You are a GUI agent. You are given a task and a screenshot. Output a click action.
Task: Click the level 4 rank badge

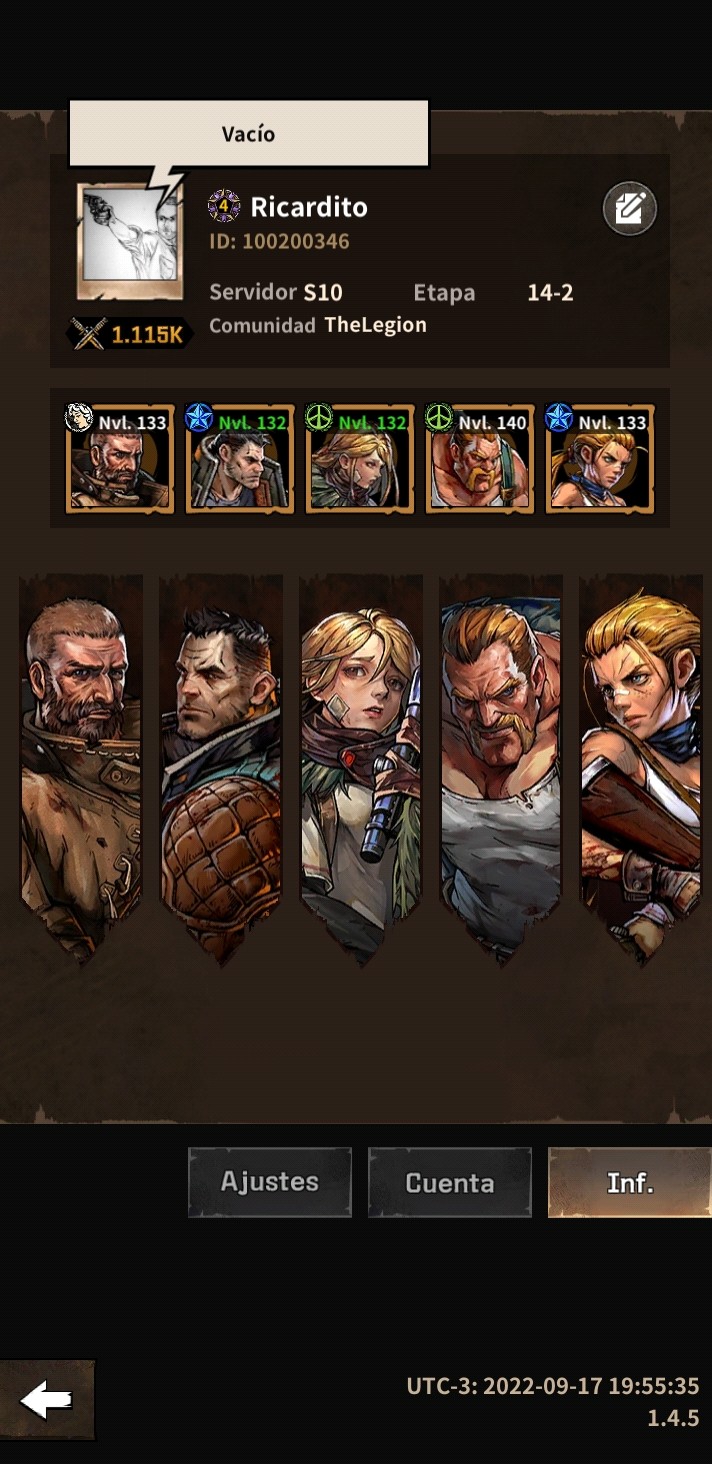pos(224,207)
